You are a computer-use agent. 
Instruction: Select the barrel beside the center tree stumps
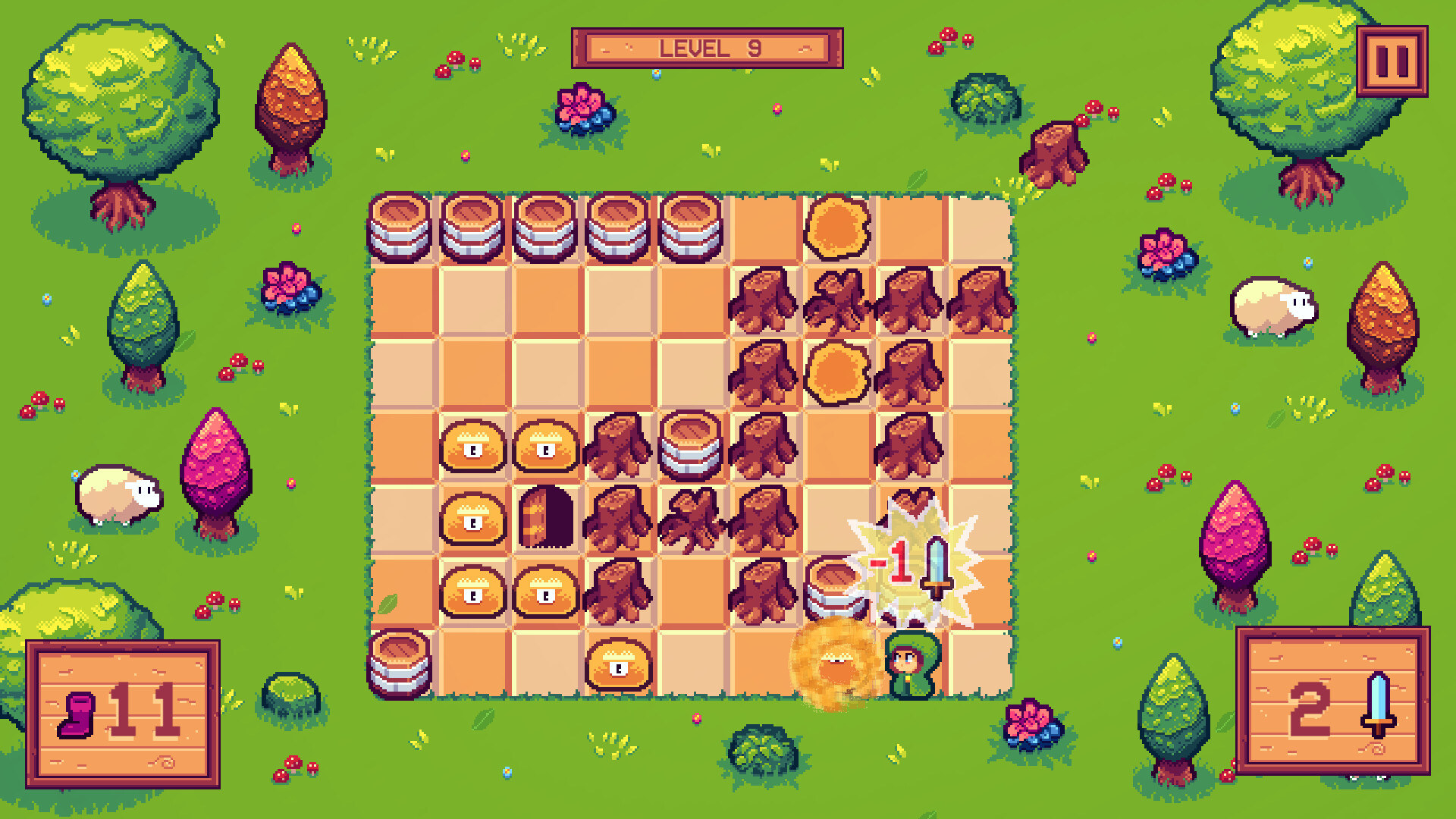691,449
